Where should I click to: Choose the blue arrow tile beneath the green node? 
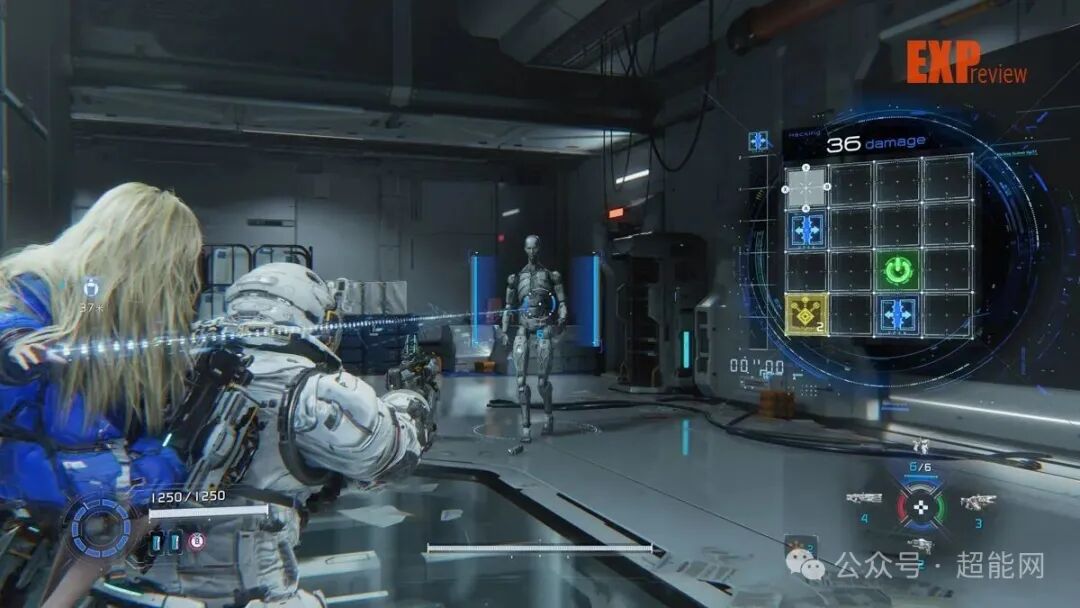coord(900,315)
